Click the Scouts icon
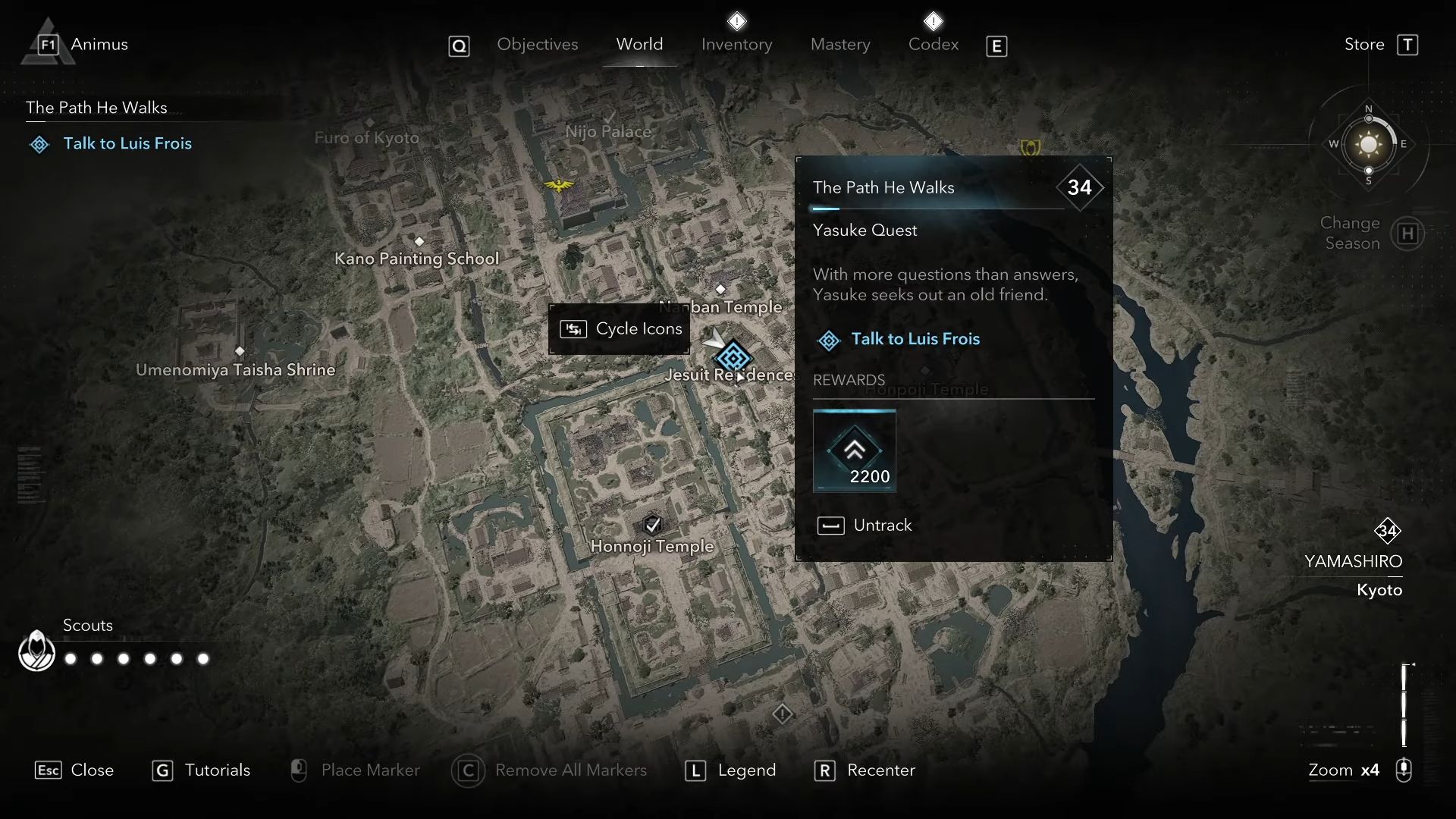This screenshot has width=1456, height=819. pyautogui.click(x=36, y=651)
